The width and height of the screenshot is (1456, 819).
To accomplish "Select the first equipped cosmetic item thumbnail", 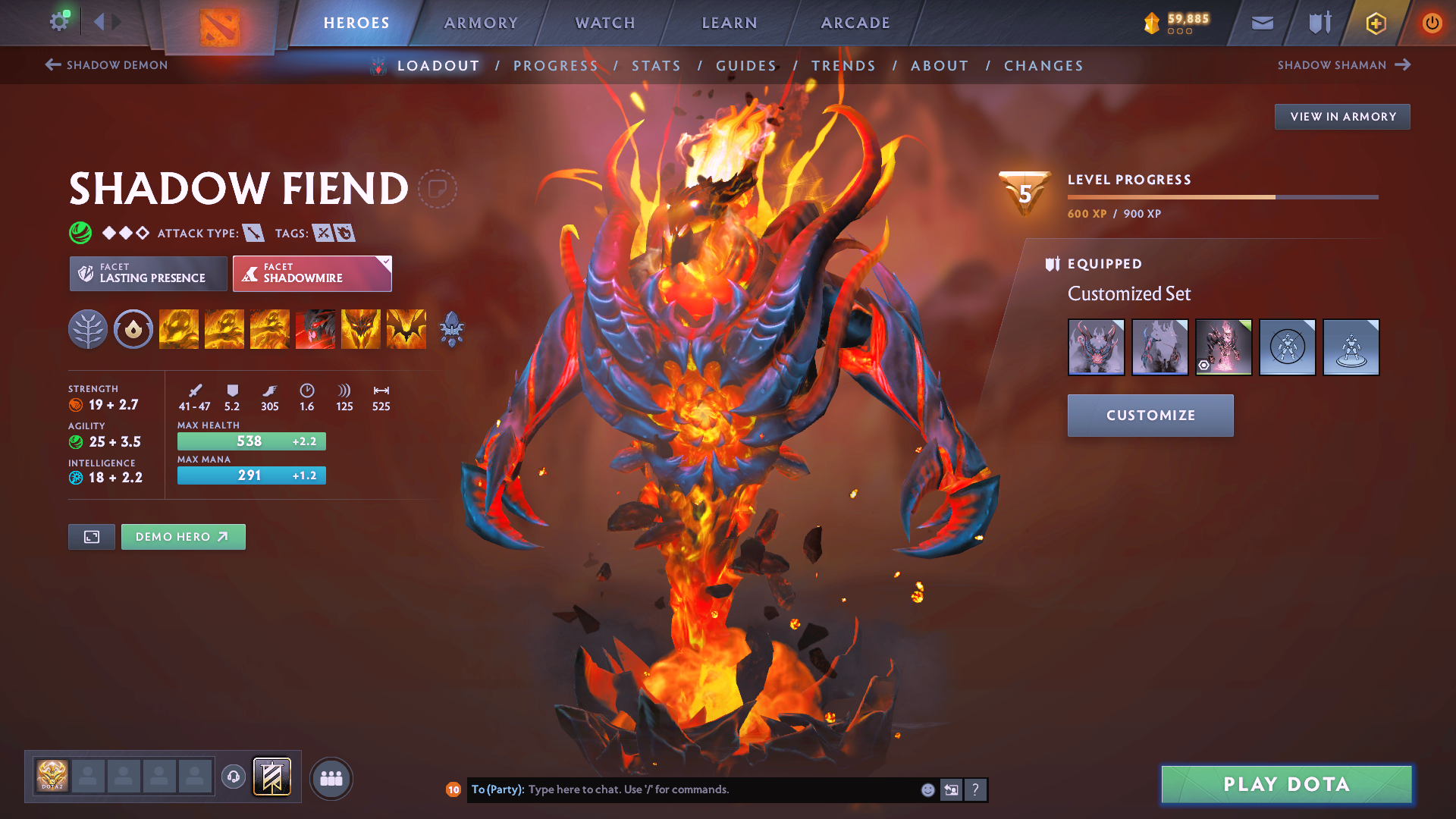I will click(1096, 347).
